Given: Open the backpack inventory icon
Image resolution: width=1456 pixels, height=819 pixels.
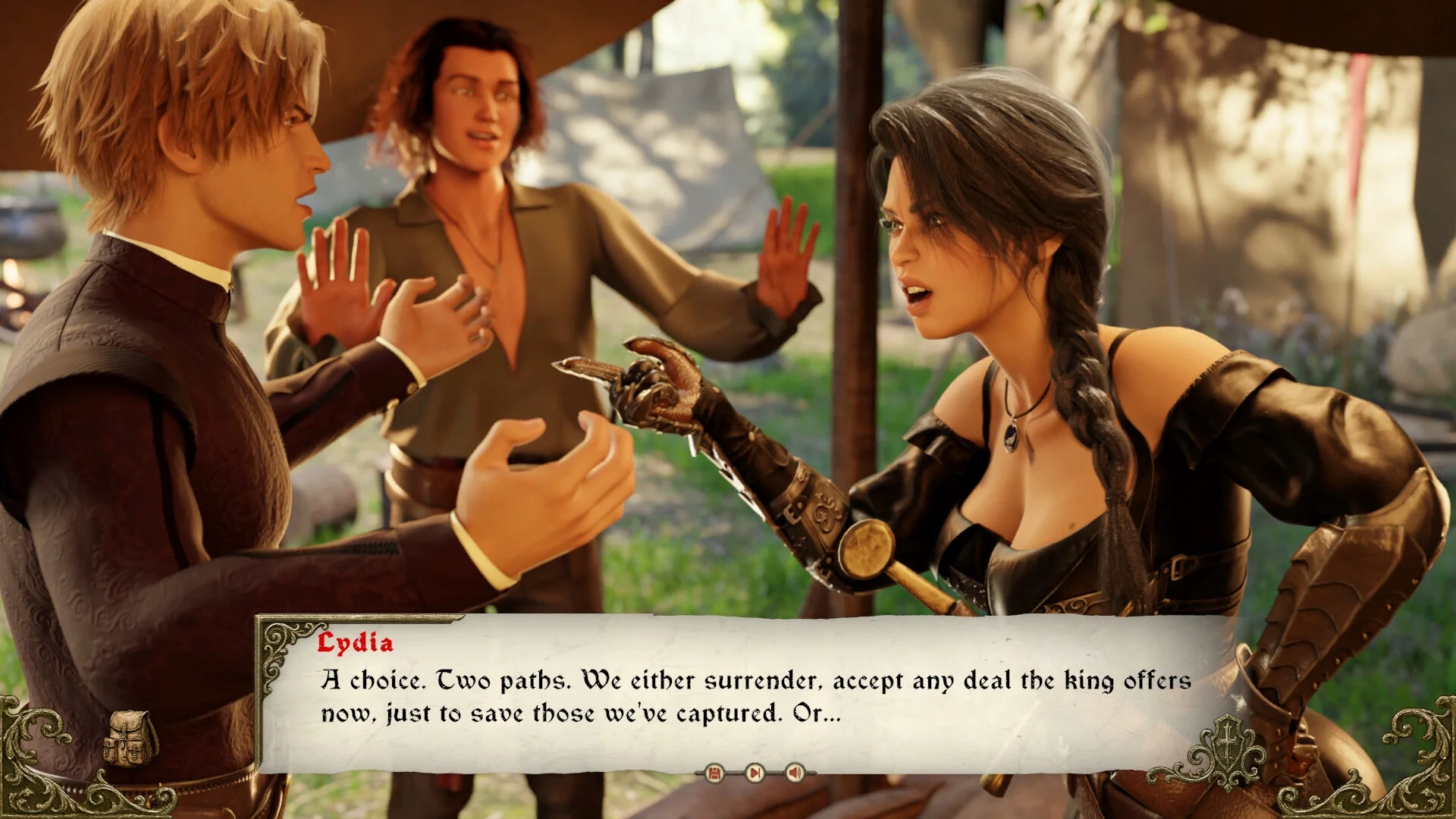Looking at the screenshot, I should [130, 738].
